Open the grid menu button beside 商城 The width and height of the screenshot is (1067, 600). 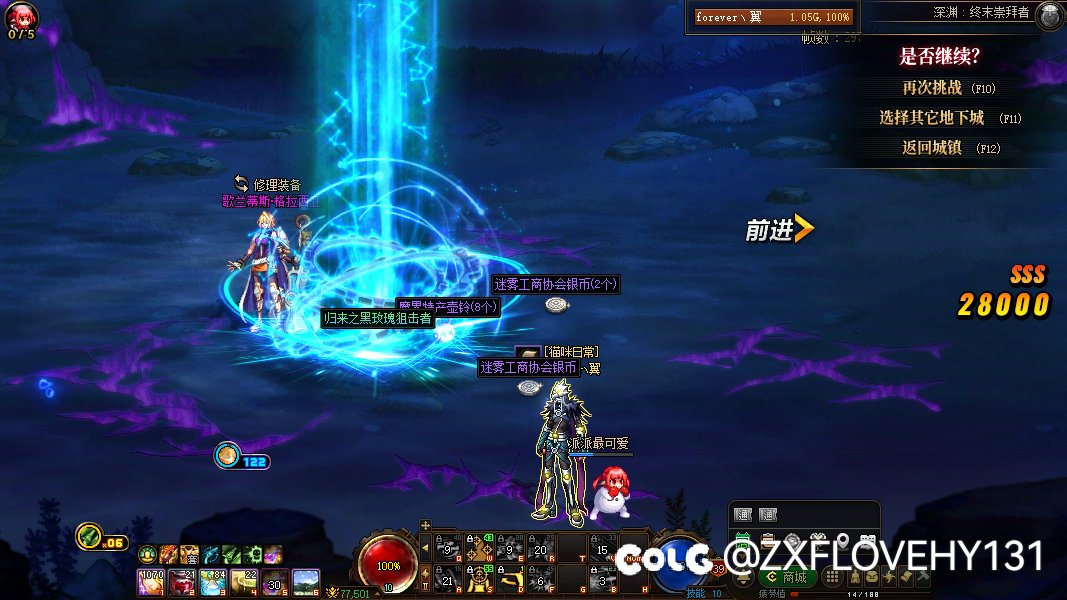click(831, 577)
